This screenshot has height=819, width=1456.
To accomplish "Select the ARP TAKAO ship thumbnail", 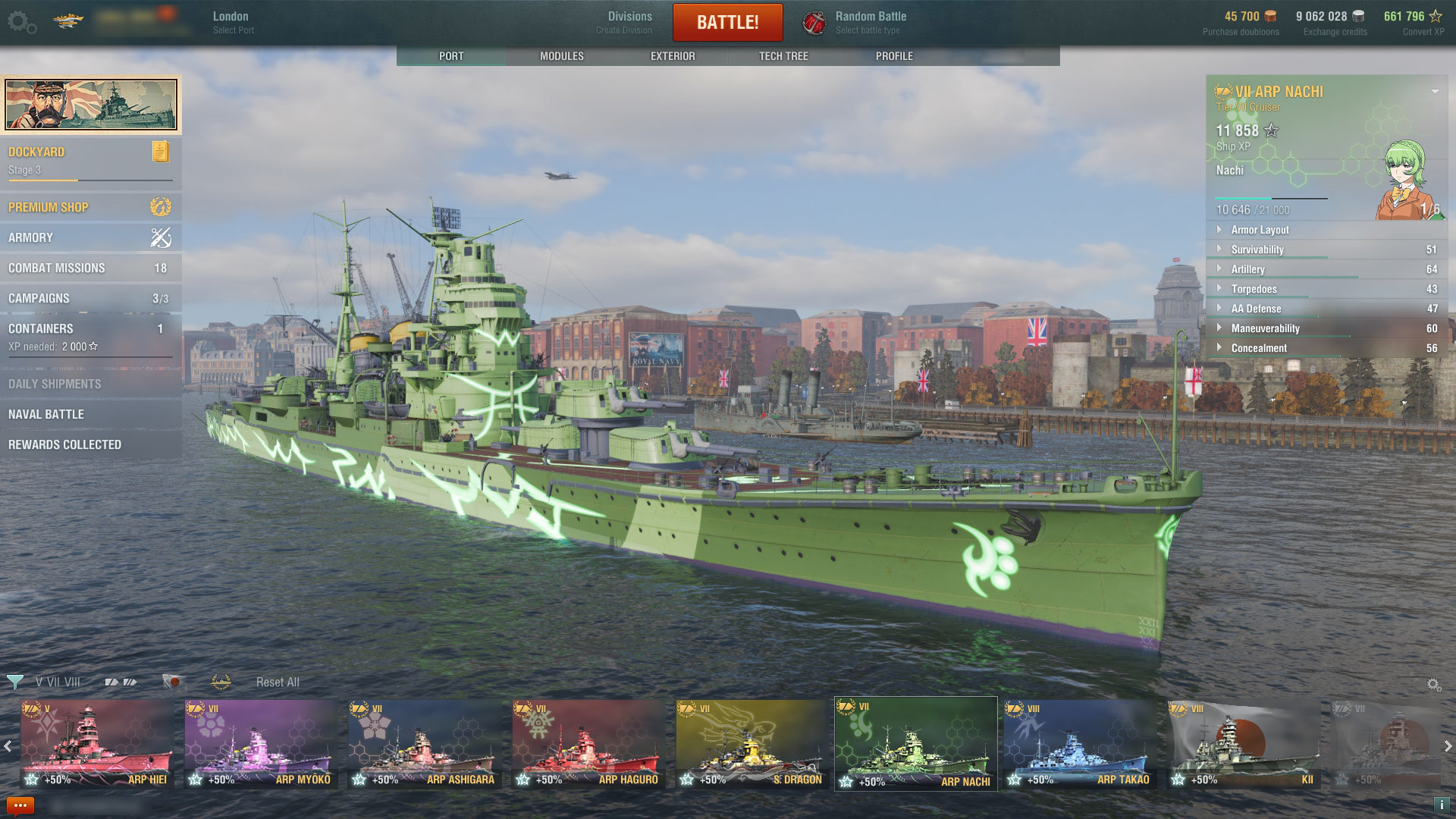I will click(1081, 743).
